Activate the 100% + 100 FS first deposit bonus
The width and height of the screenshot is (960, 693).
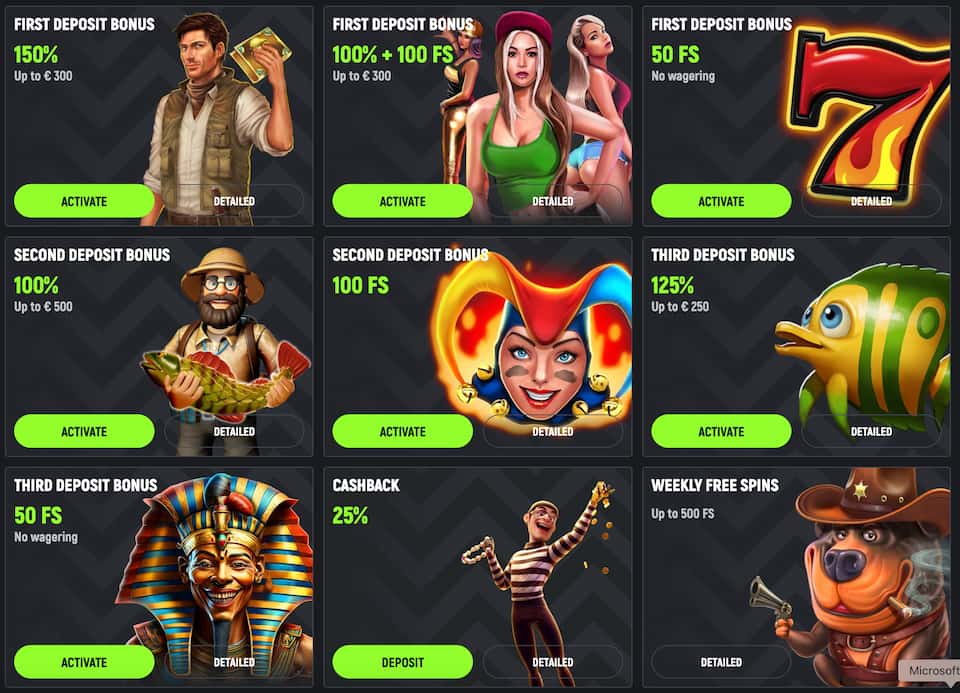(x=402, y=201)
